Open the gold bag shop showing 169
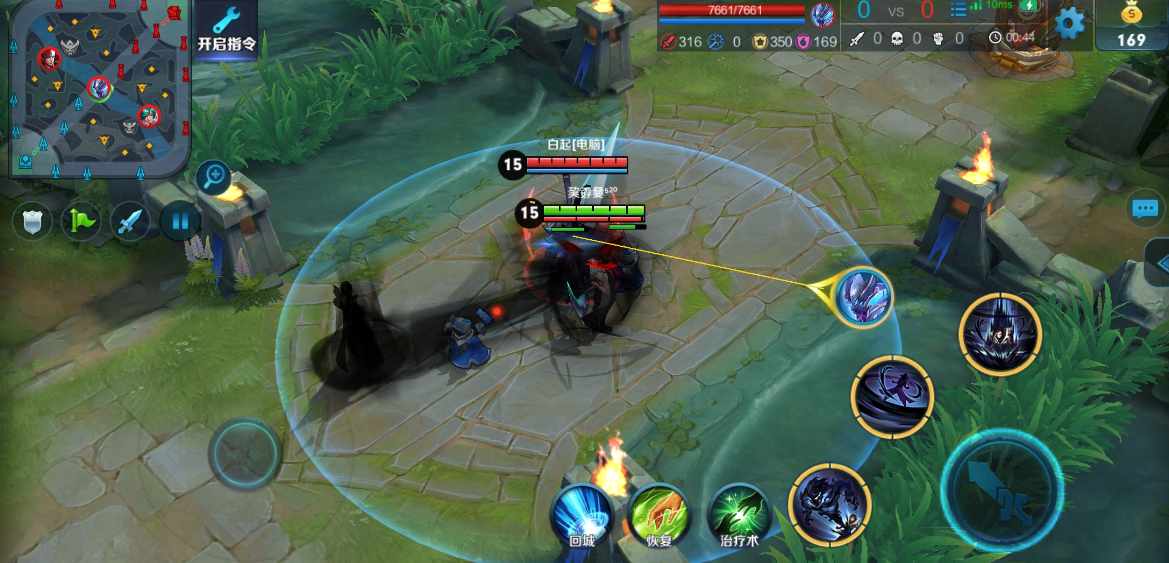This screenshot has height=563, width=1169. (1131, 25)
